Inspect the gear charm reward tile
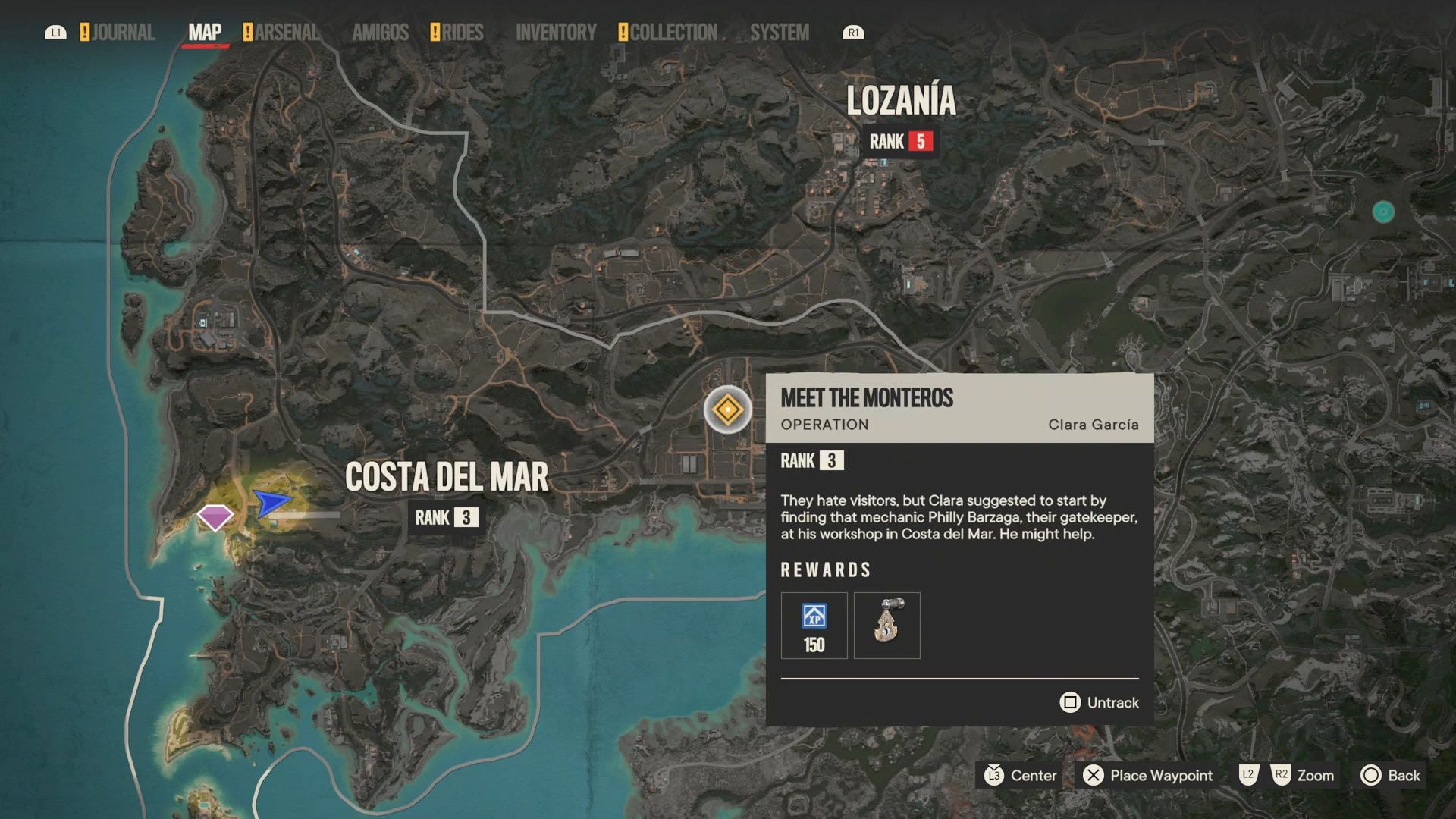Image resolution: width=1456 pixels, height=819 pixels. click(x=886, y=626)
